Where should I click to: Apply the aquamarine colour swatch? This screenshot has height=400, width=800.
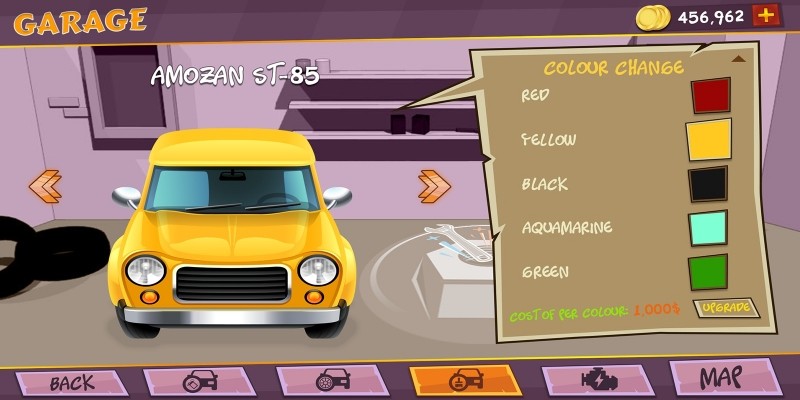coord(708,228)
